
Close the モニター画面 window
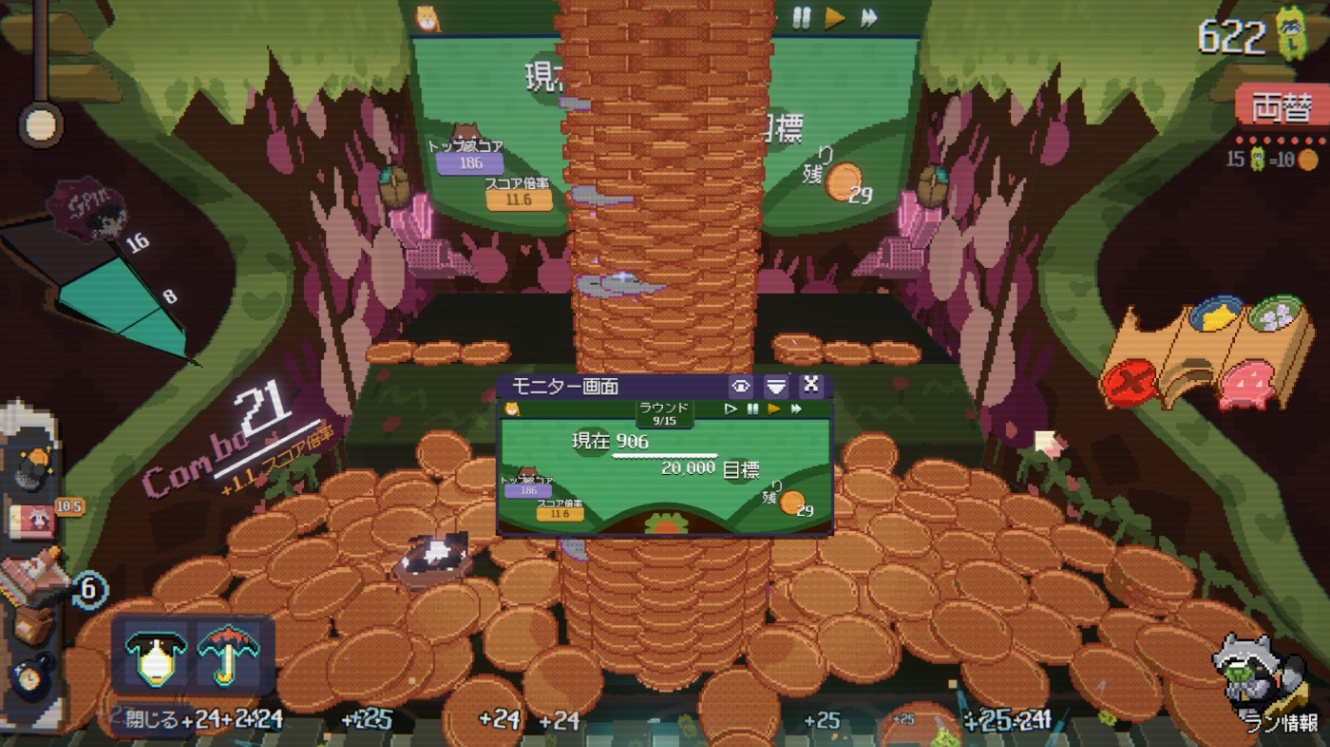pyautogui.click(x=811, y=385)
